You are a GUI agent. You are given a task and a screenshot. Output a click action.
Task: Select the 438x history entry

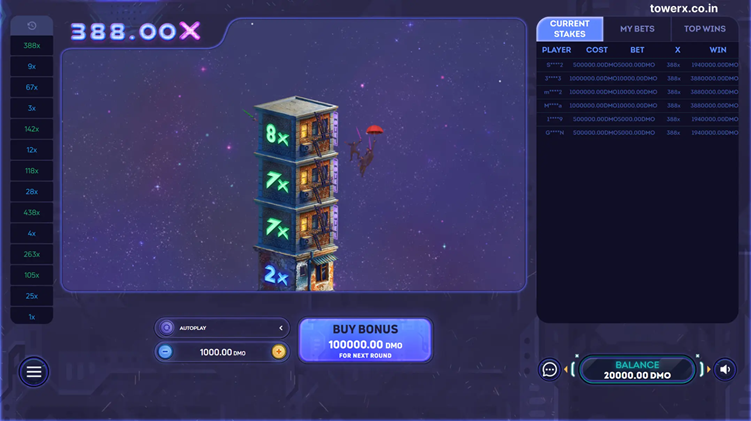point(32,212)
